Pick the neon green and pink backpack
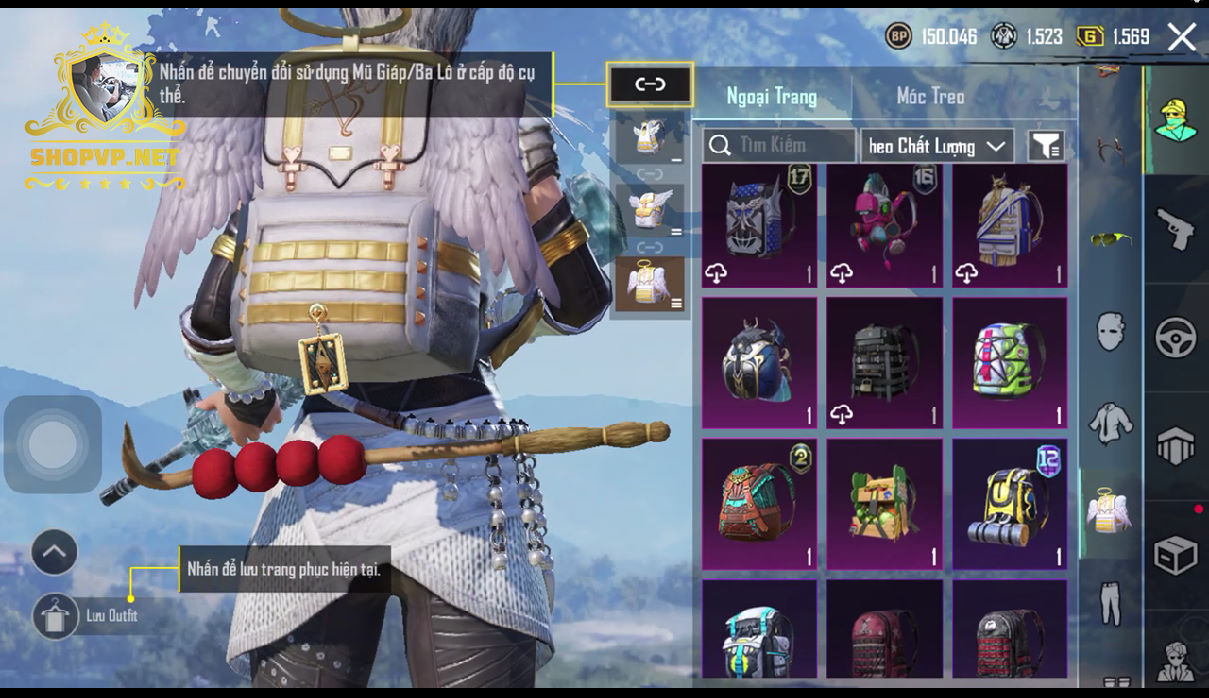1209x698 pixels. 1009,362
